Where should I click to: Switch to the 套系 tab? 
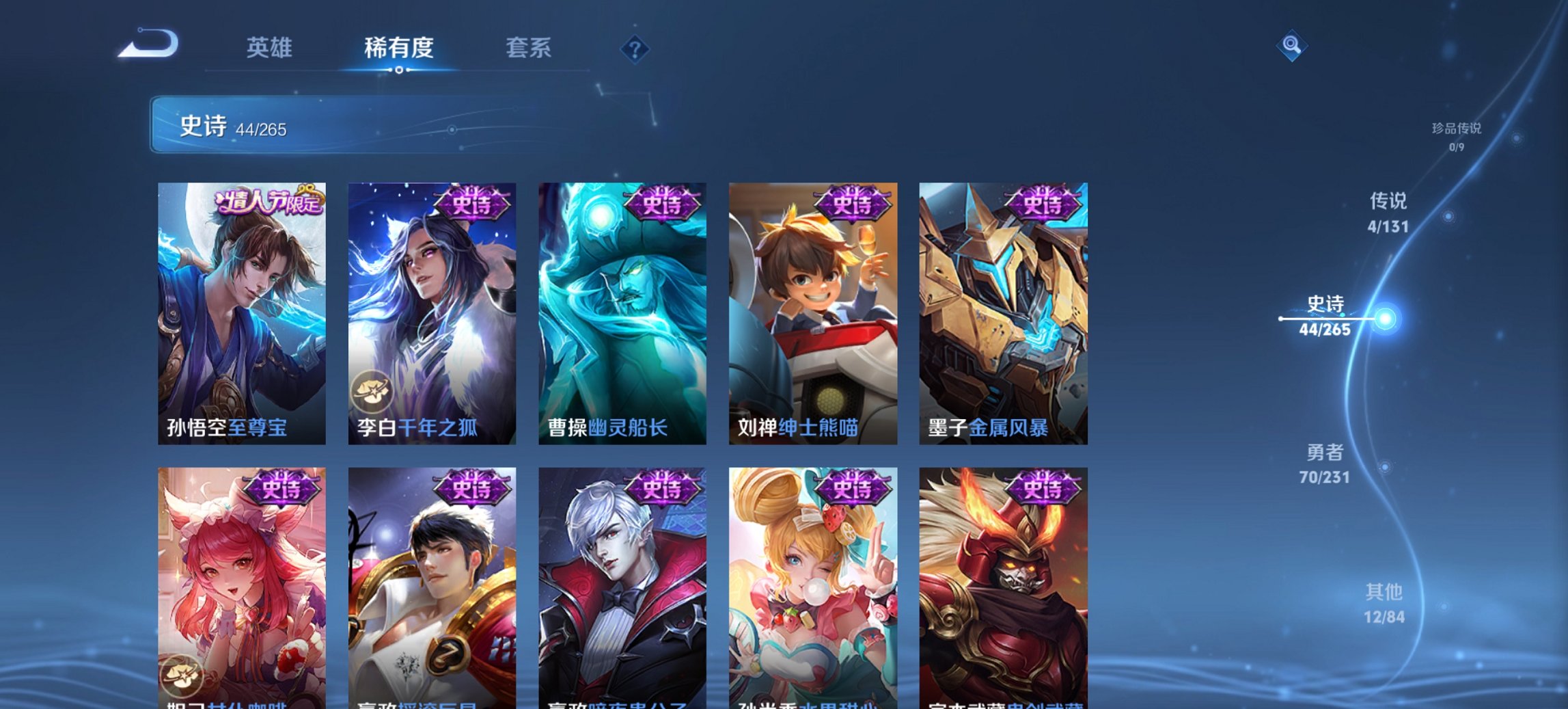click(x=529, y=48)
